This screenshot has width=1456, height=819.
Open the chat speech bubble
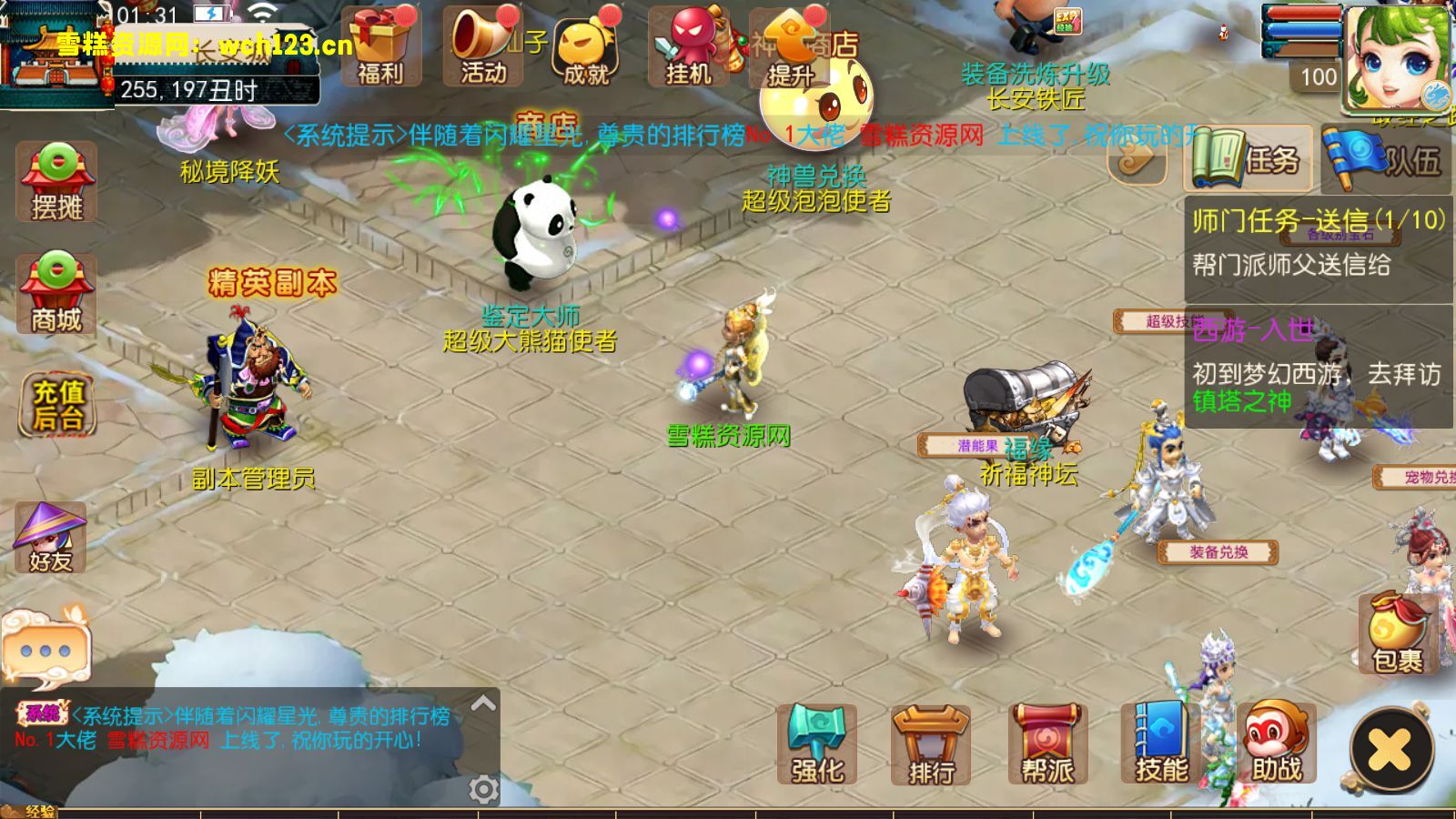(45, 648)
